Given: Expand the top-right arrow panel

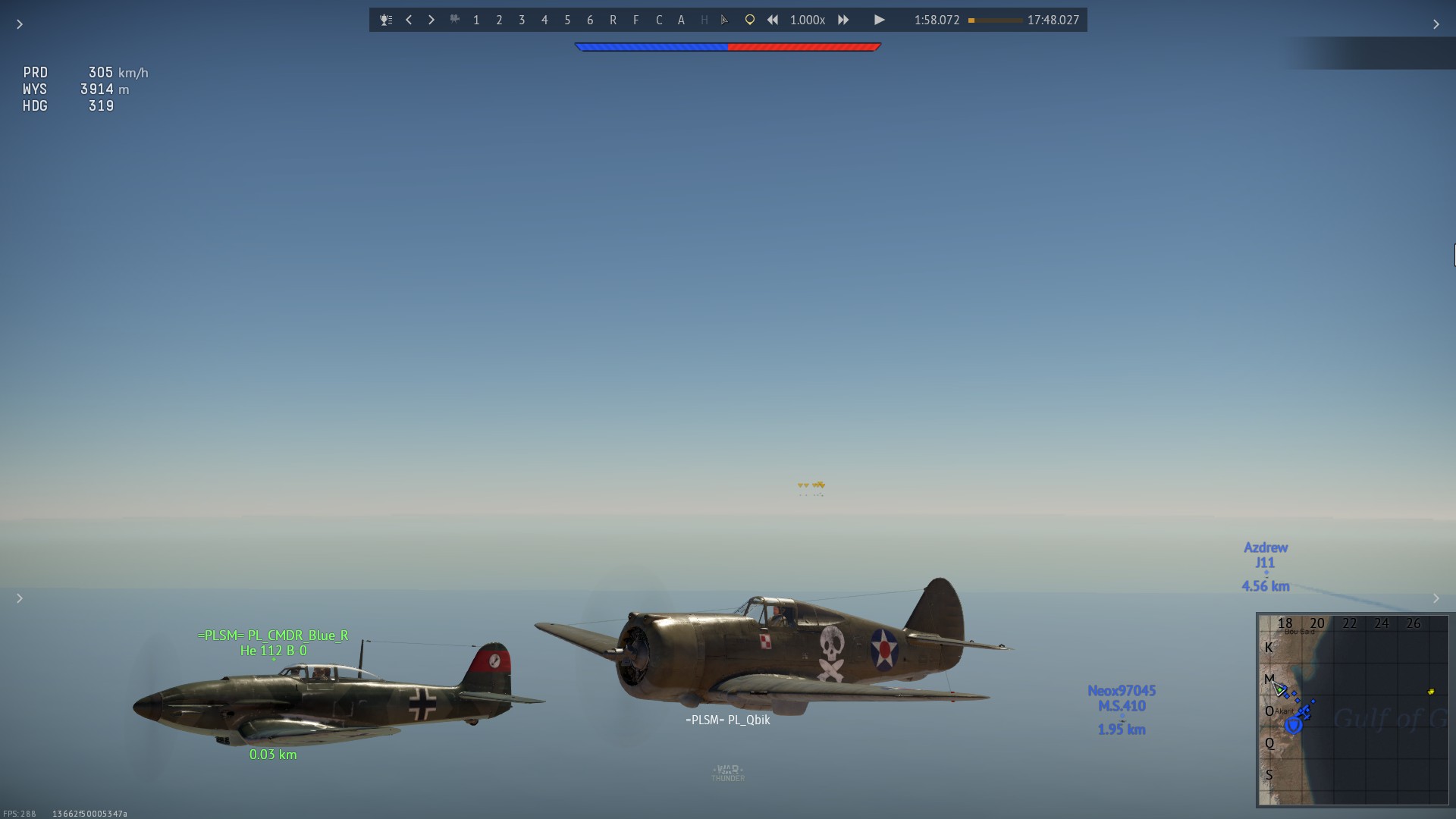Looking at the screenshot, I should (1436, 24).
